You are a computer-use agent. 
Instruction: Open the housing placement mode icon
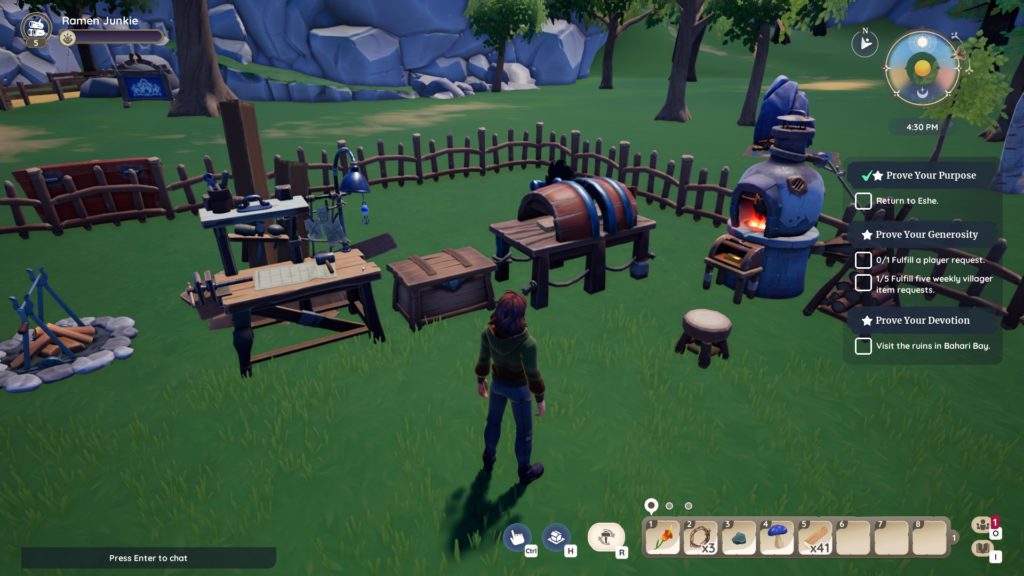click(556, 538)
